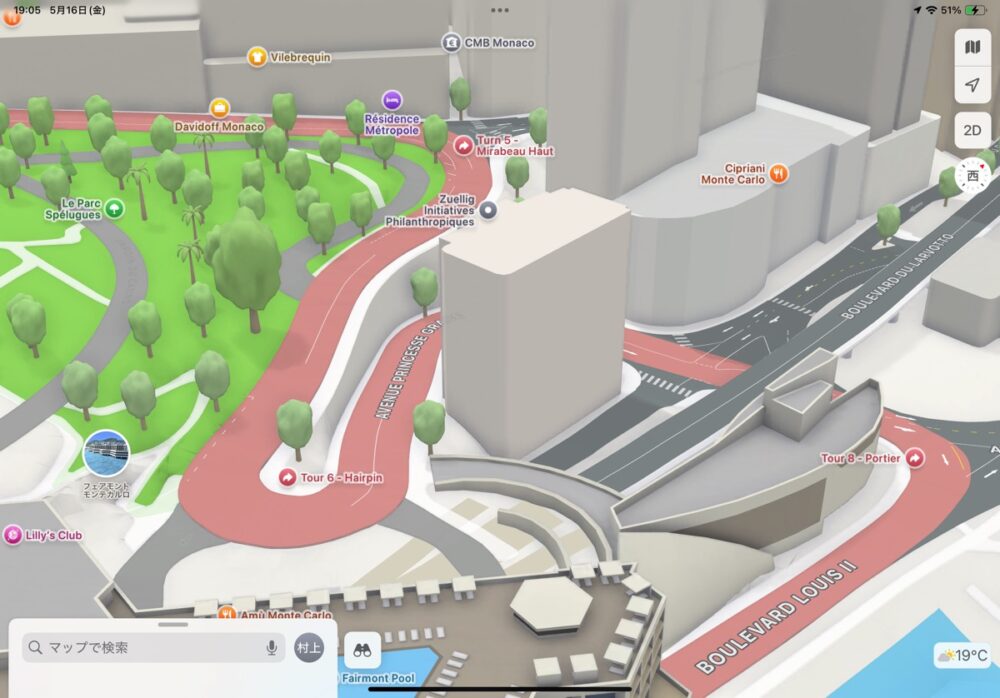This screenshot has width=1000, height=698.
Task: Switch the map to 2D view
Action: [971, 130]
